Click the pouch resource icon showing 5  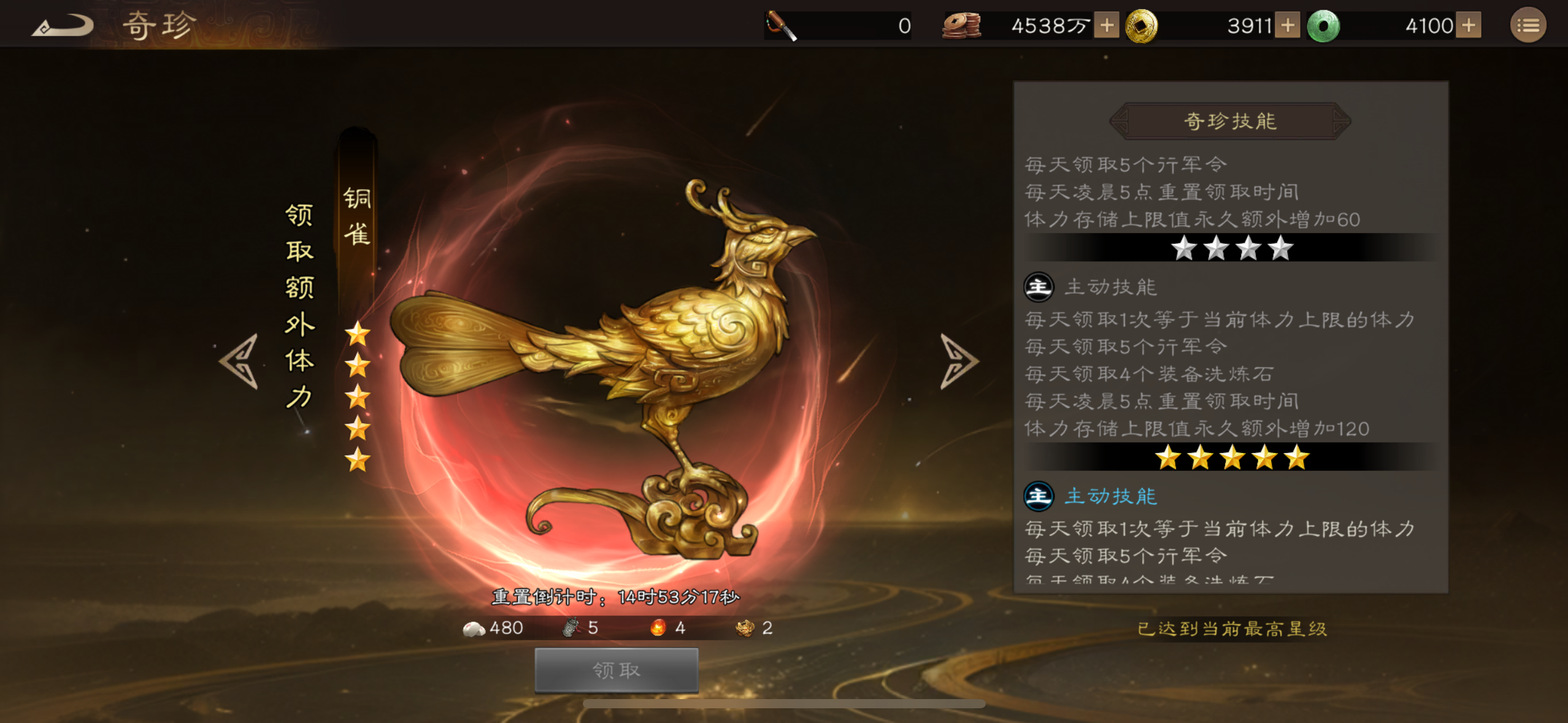point(571,627)
